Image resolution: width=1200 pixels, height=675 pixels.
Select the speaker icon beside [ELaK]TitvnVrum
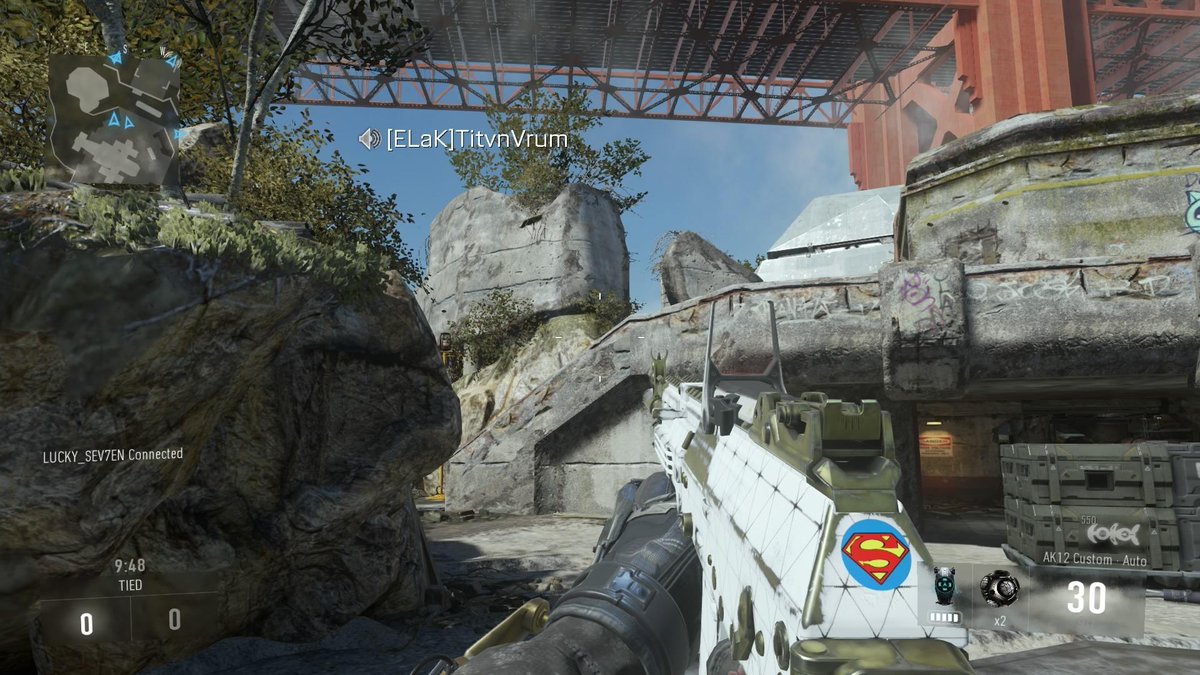(x=370, y=139)
